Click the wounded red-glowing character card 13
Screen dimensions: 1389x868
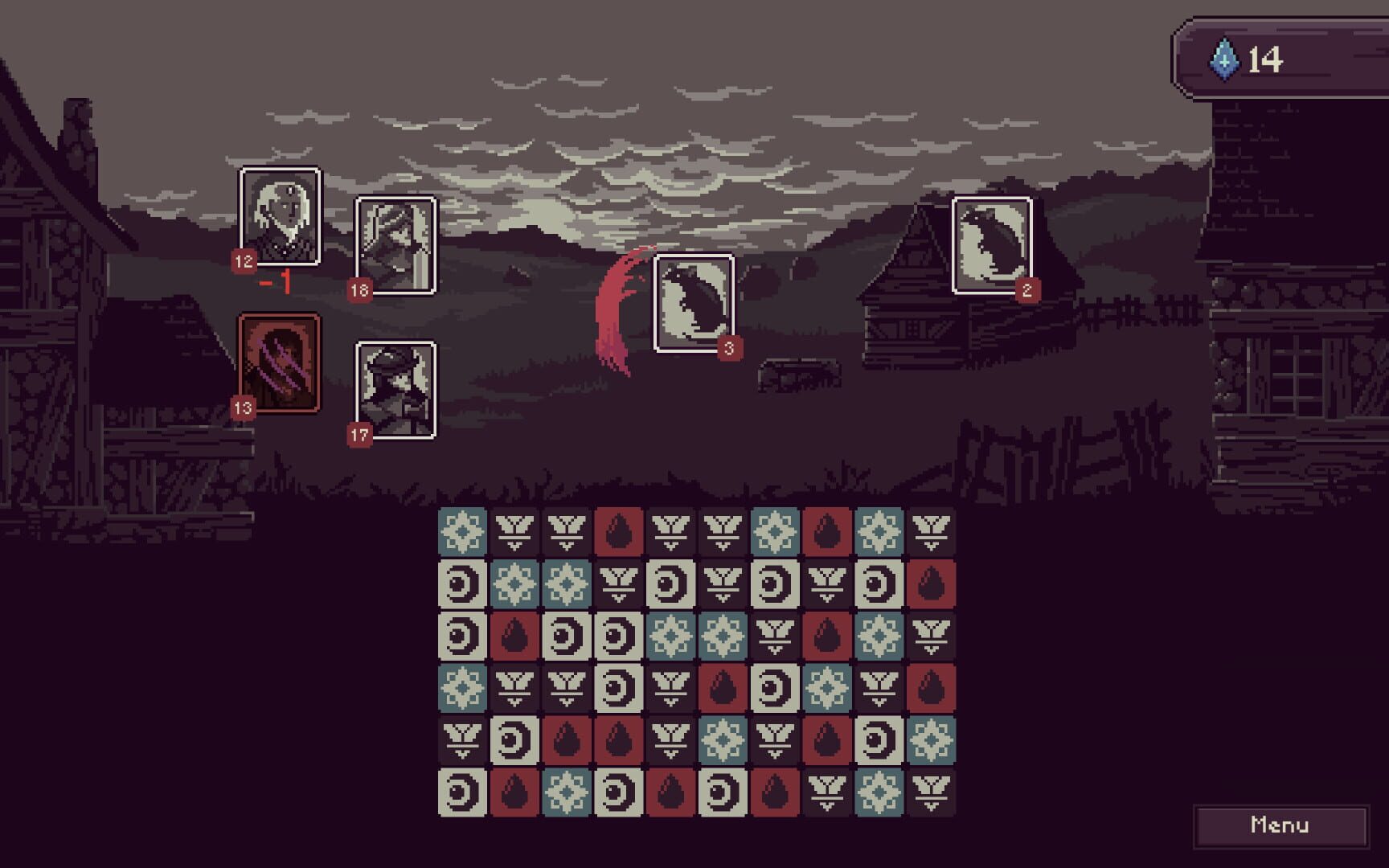279,360
